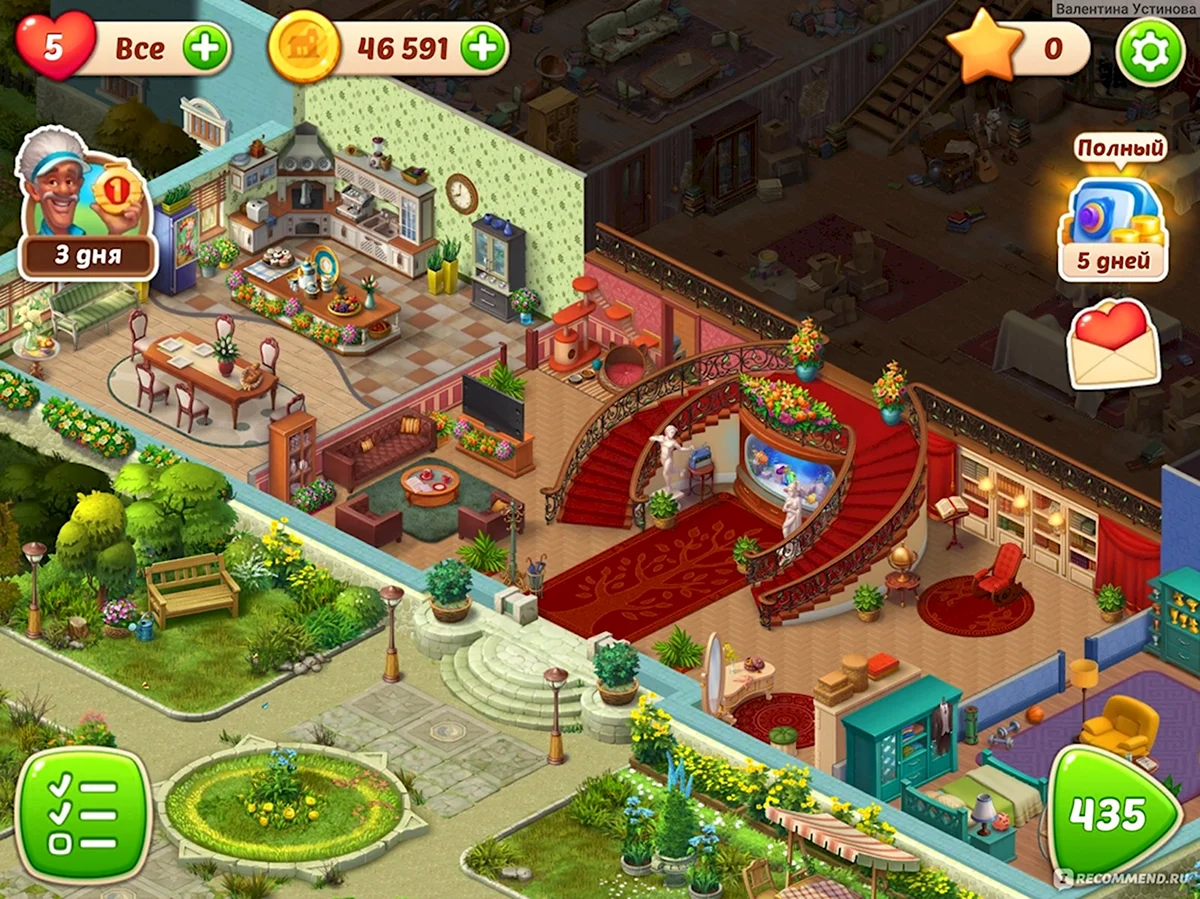Viewport: 1200px width, 899px height.
Task: Buy more coins via the plus button
Action: tap(483, 47)
